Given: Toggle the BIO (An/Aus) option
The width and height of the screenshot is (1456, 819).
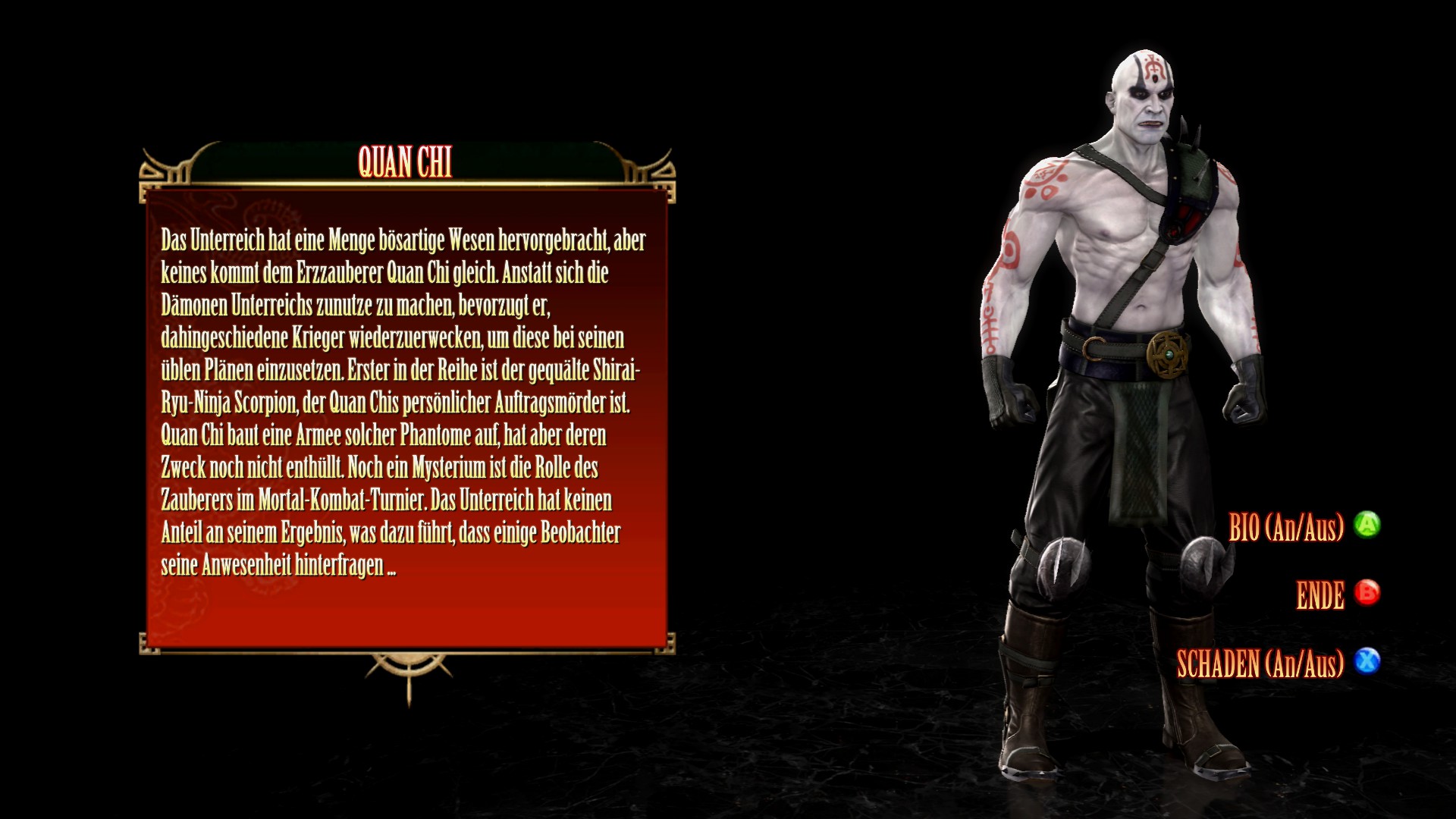Looking at the screenshot, I should [1304, 527].
